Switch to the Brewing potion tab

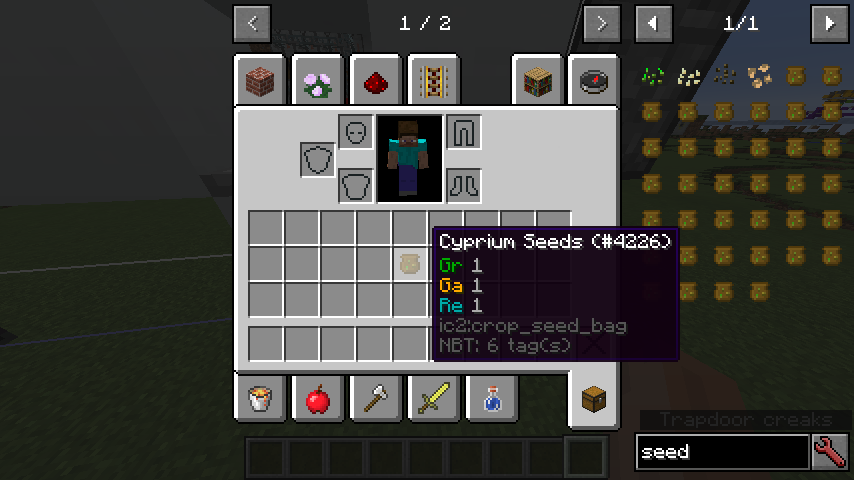(492, 400)
